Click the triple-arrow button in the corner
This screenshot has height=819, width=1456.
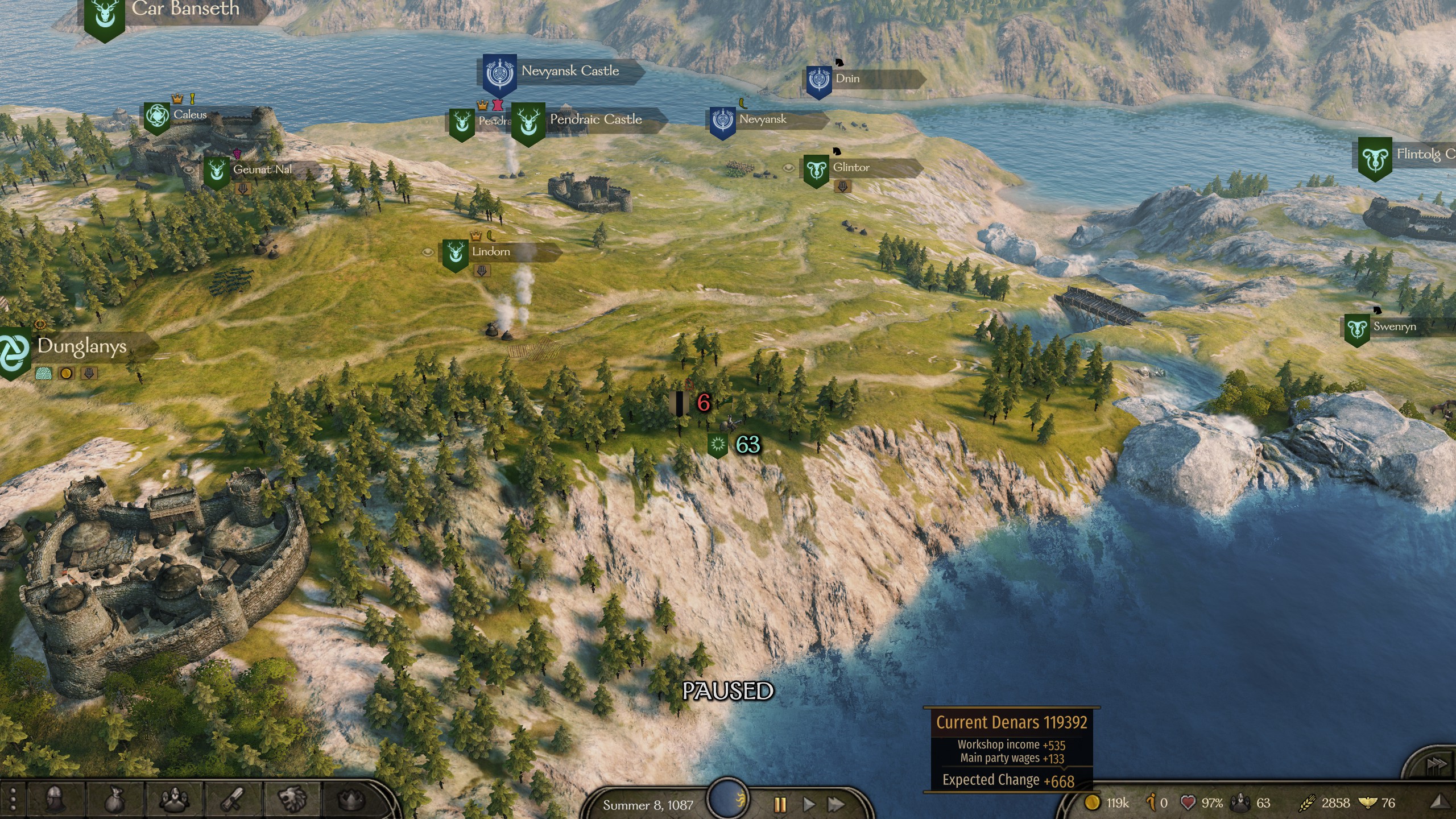pos(1435,764)
